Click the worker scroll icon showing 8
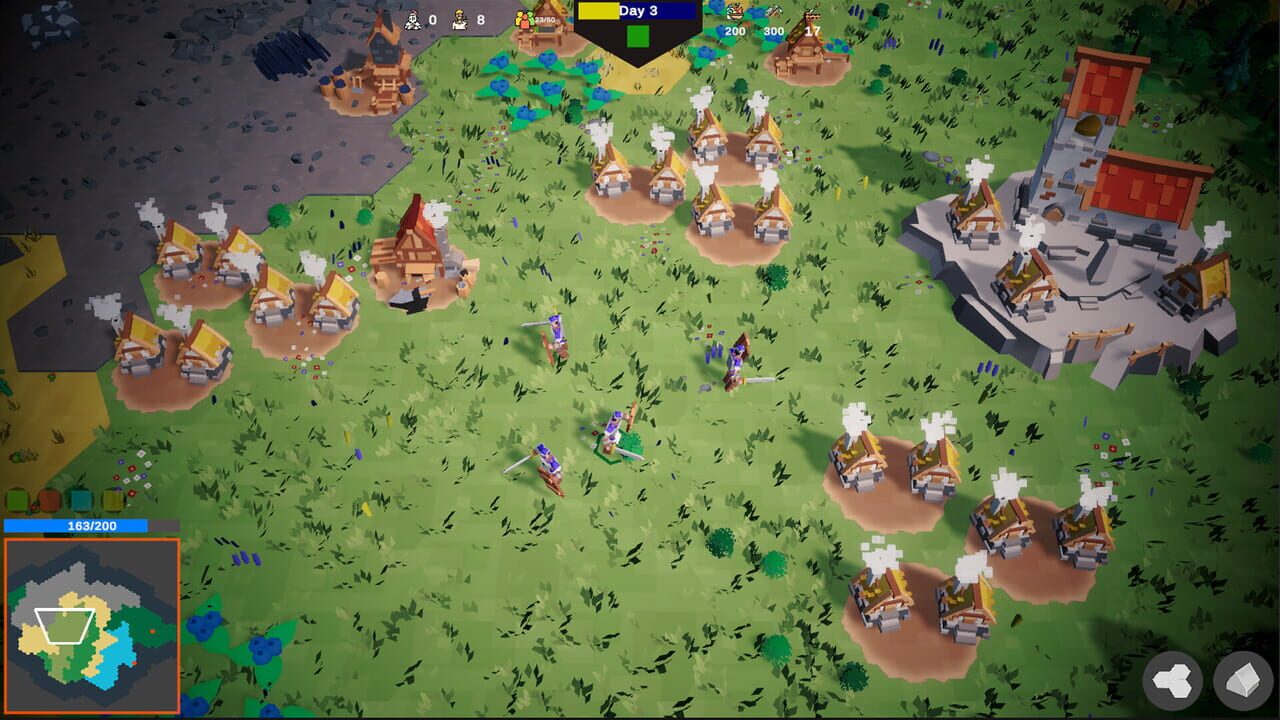The height and width of the screenshot is (720, 1280). point(458,19)
